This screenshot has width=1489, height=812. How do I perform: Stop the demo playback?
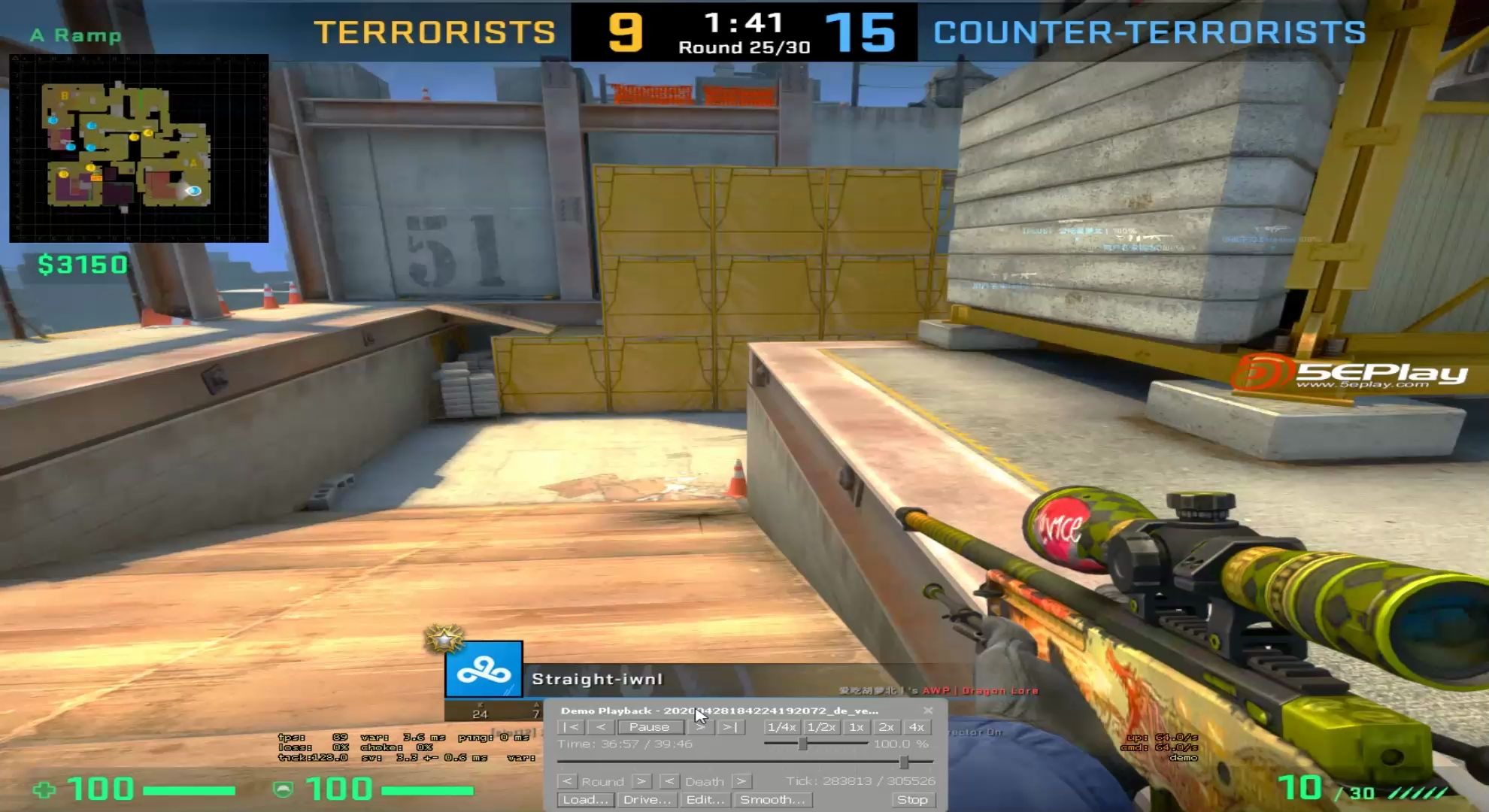pos(912,800)
